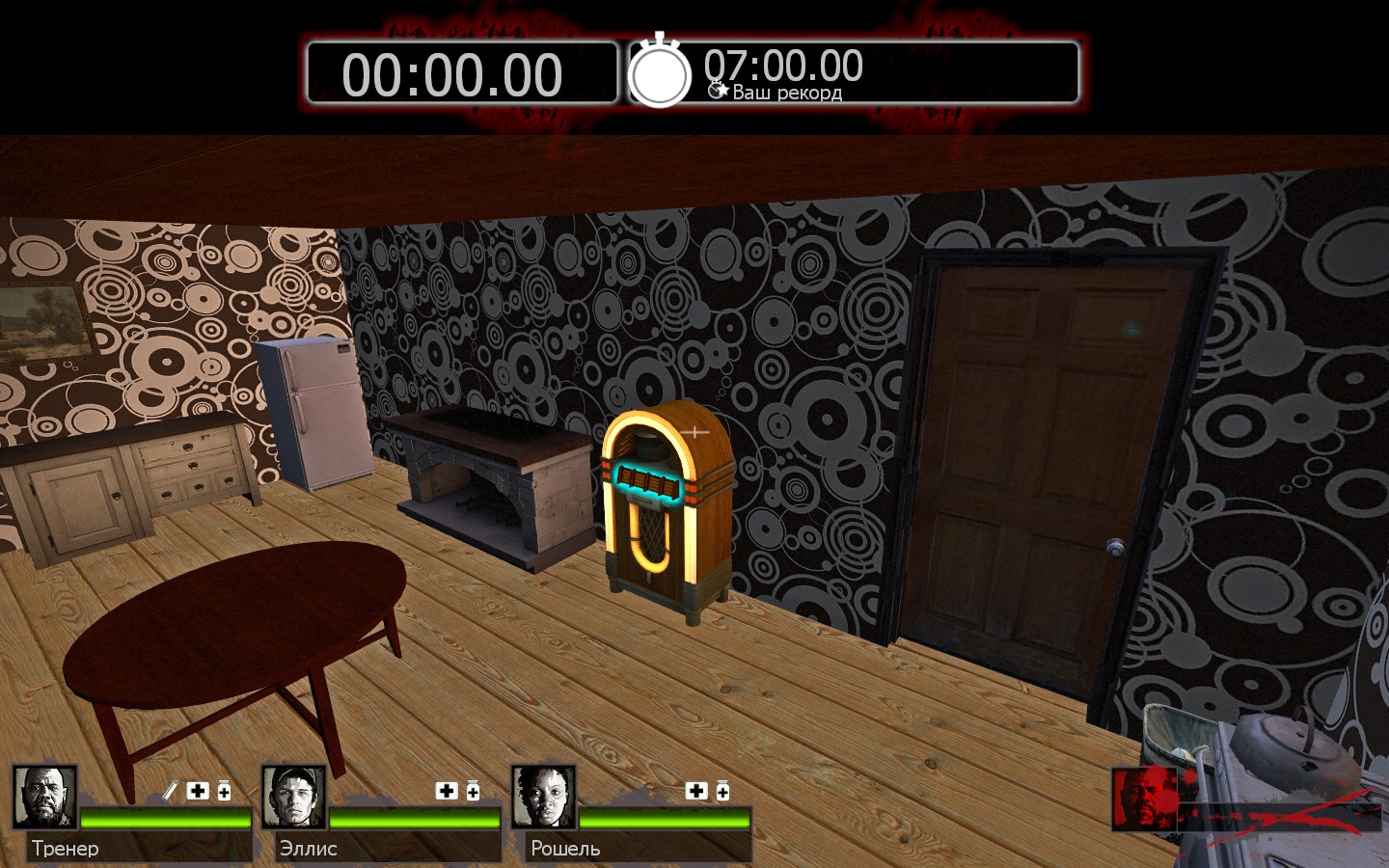Click Тренер's first aid kit icon
Screen dimensions: 1389x868
(x=198, y=791)
